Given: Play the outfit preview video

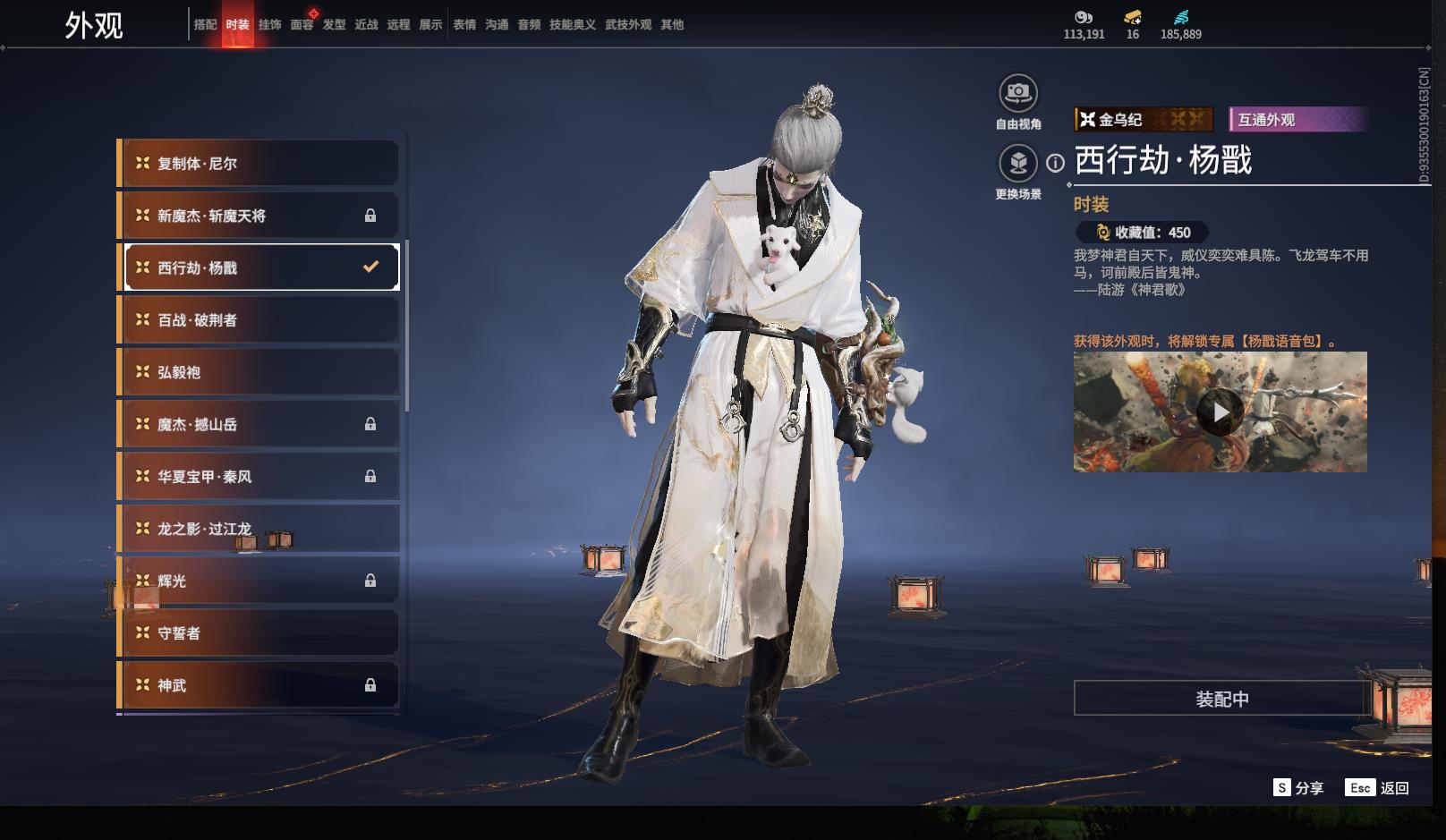Looking at the screenshot, I should 1220,412.
